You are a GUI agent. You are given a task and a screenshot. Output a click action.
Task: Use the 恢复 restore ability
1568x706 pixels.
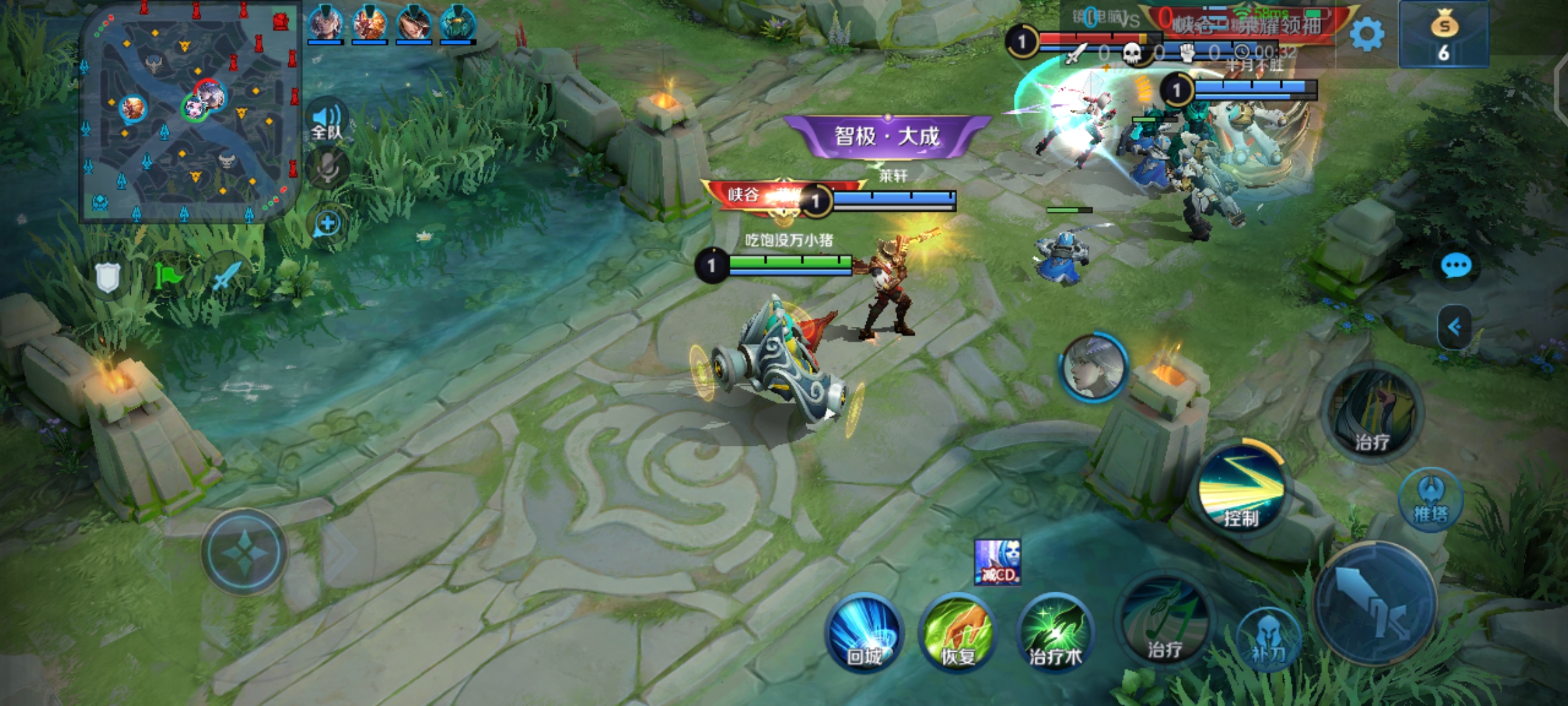click(958, 633)
